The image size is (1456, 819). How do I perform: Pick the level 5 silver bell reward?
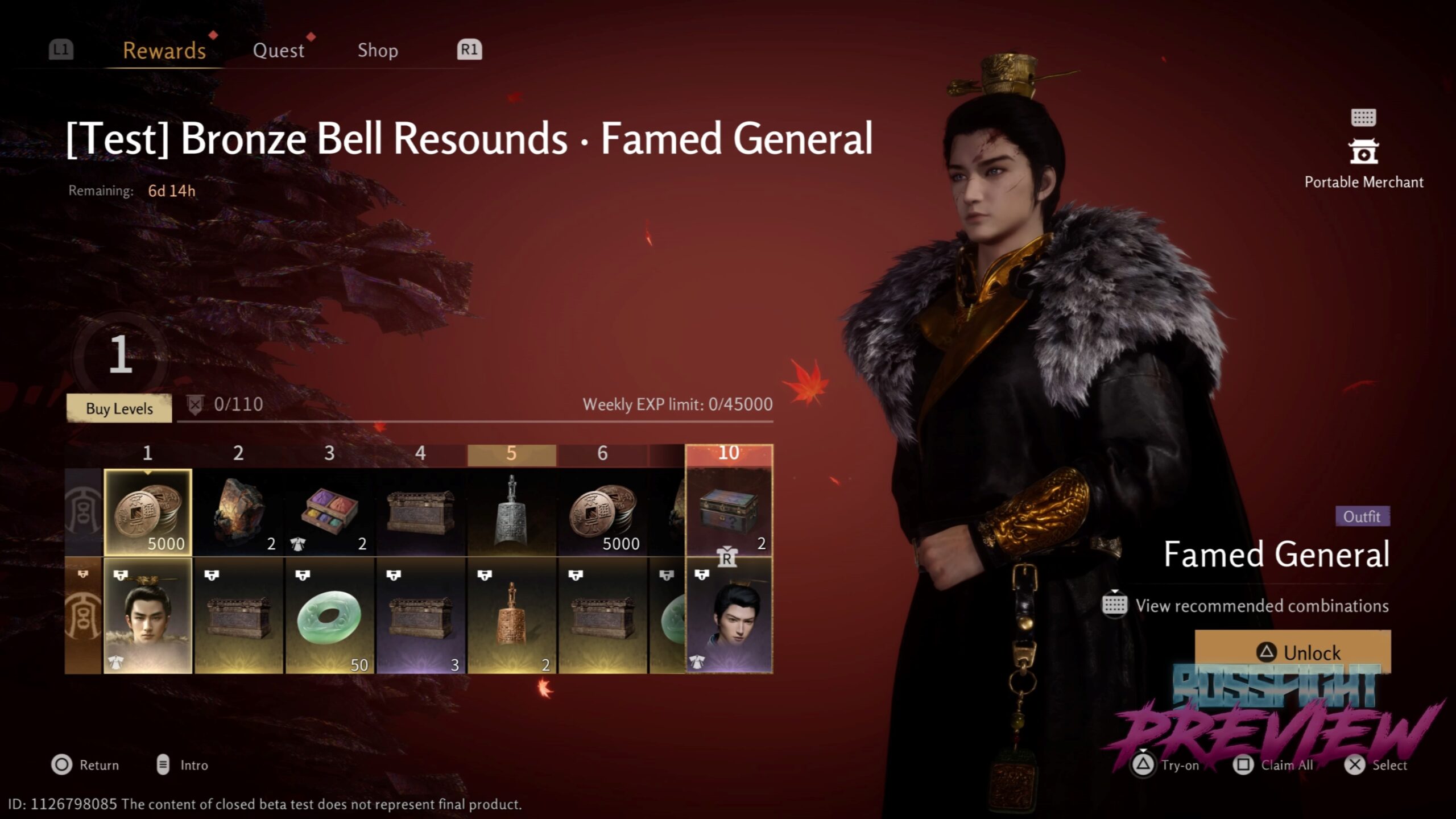coord(512,512)
